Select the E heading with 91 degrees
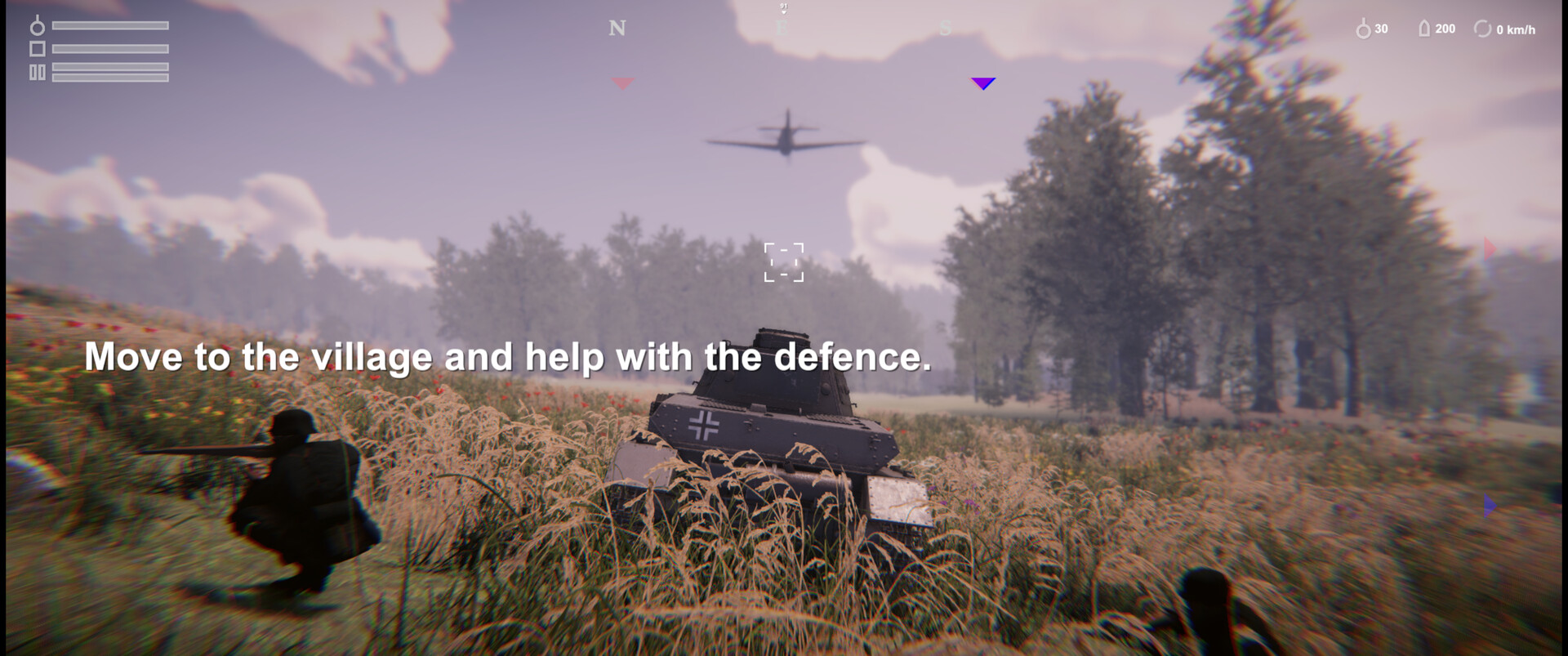Image resolution: width=1568 pixels, height=656 pixels. [x=782, y=22]
